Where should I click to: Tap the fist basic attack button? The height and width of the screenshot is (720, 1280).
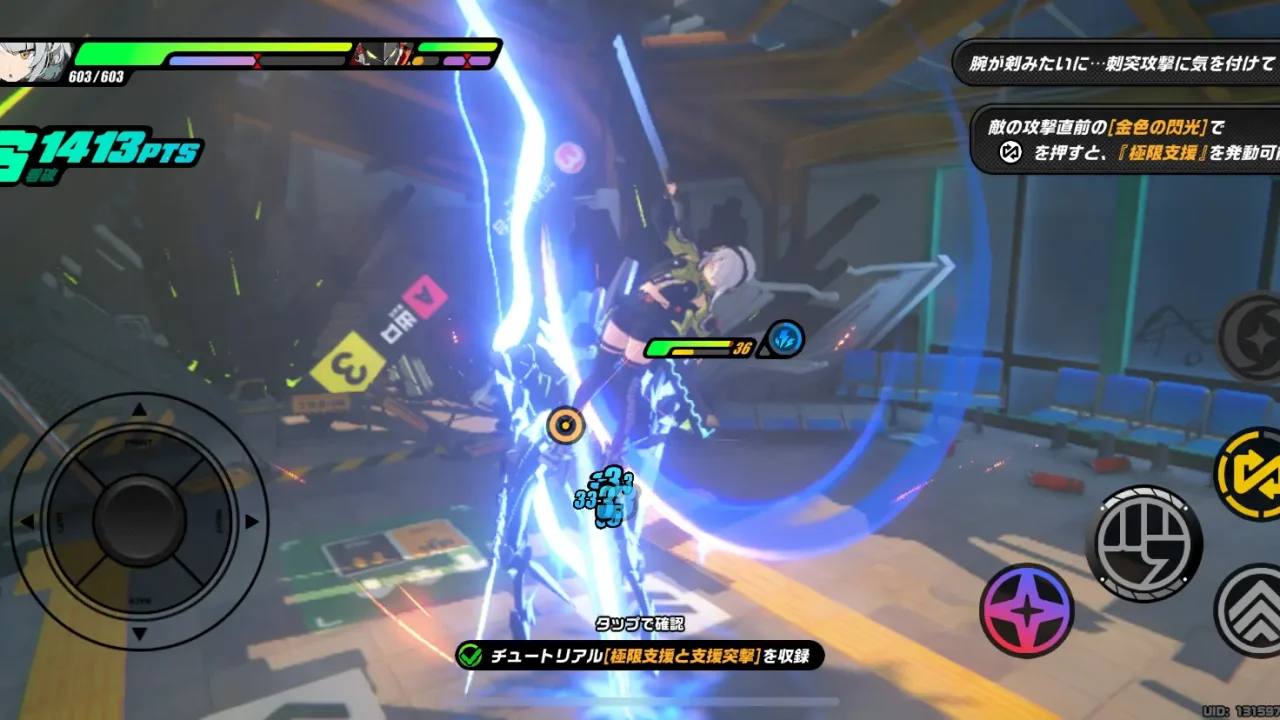(x=1144, y=543)
